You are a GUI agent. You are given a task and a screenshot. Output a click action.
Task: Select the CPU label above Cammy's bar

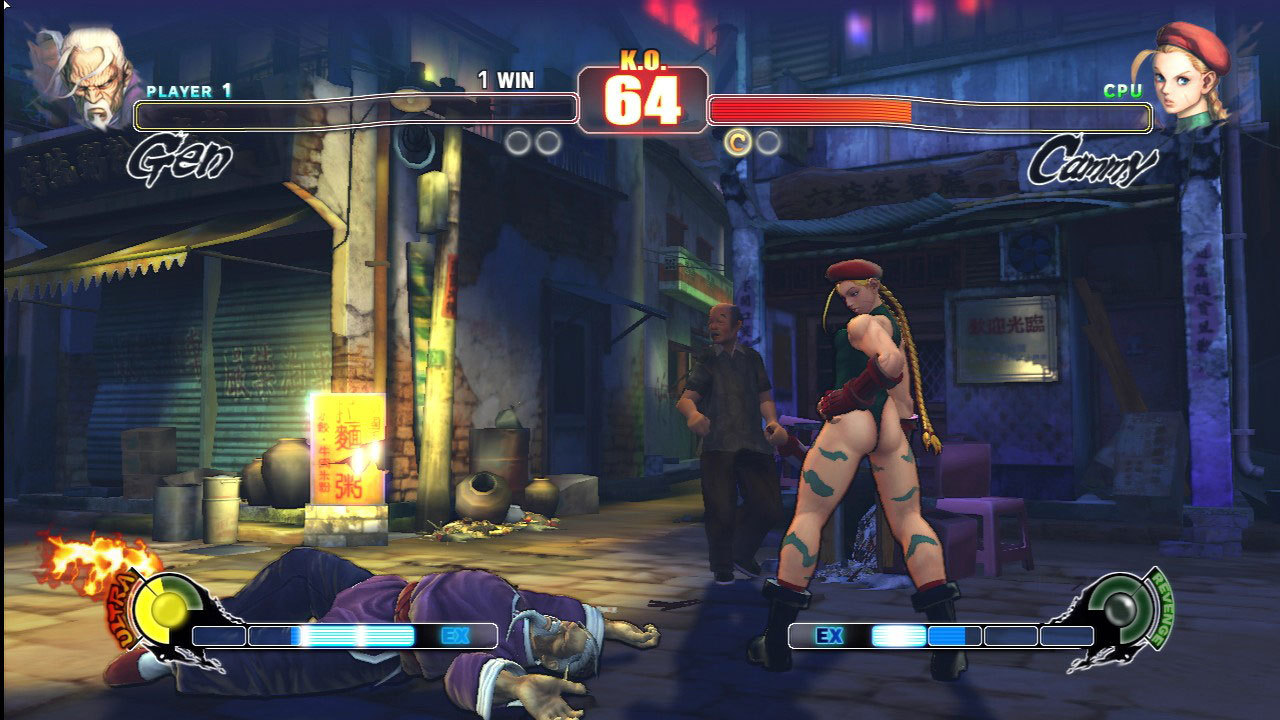click(1125, 89)
